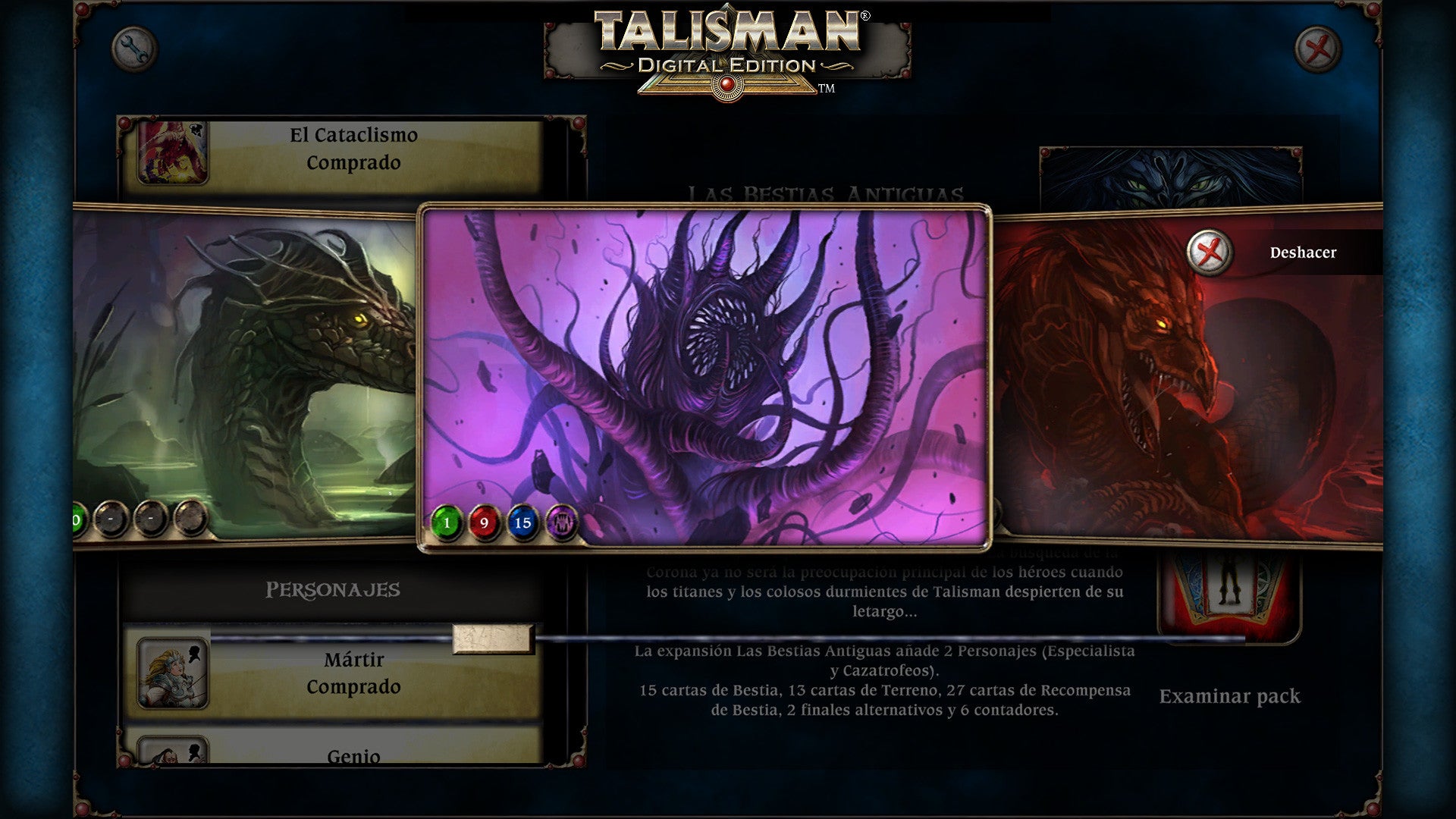Grab the horizontal slider handle
The width and height of the screenshot is (1456, 819).
pos(493,639)
